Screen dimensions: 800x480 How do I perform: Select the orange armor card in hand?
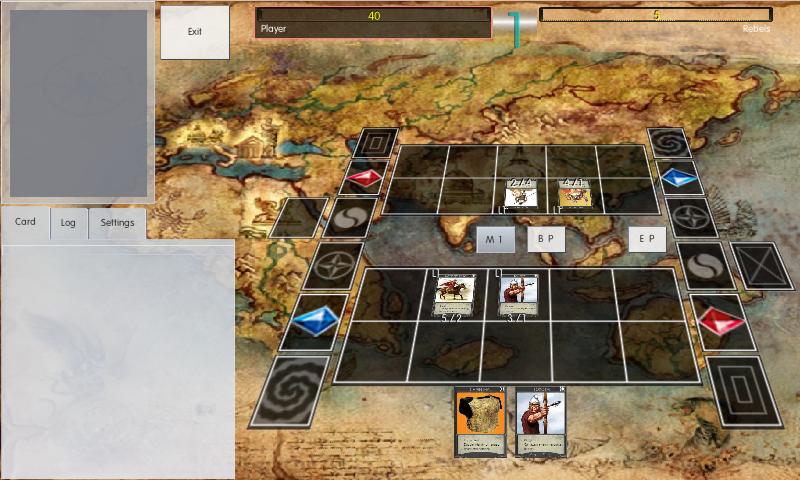coord(479,421)
